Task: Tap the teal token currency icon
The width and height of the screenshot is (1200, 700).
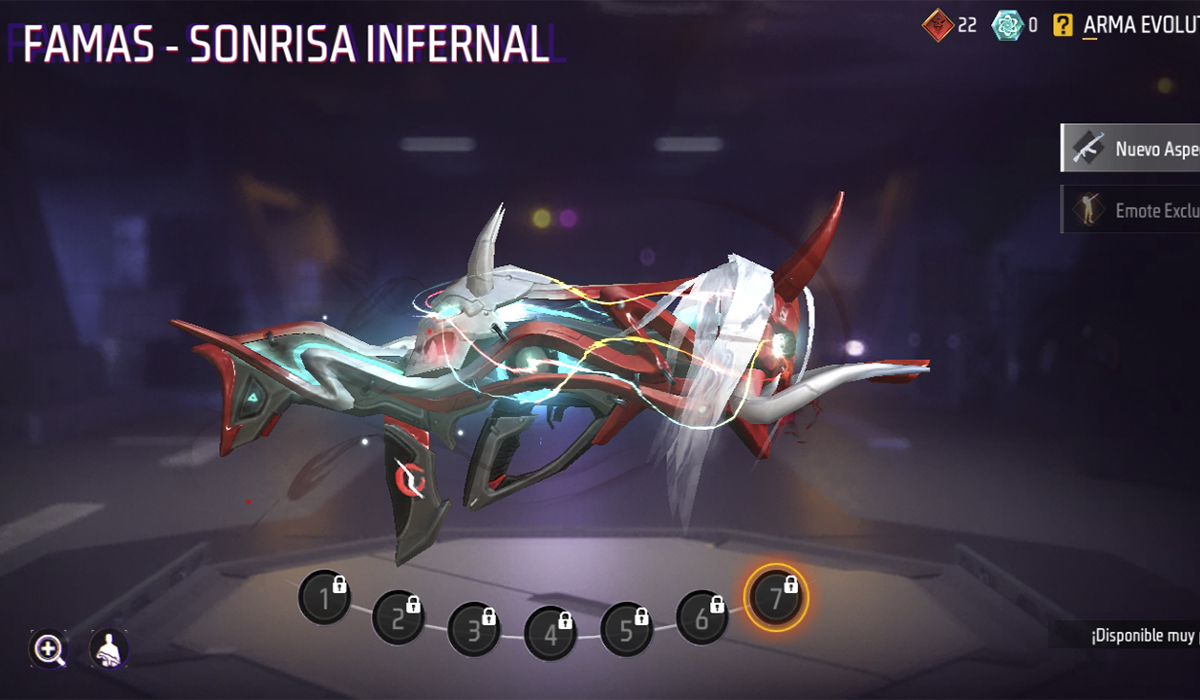Action: (x=1007, y=25)
